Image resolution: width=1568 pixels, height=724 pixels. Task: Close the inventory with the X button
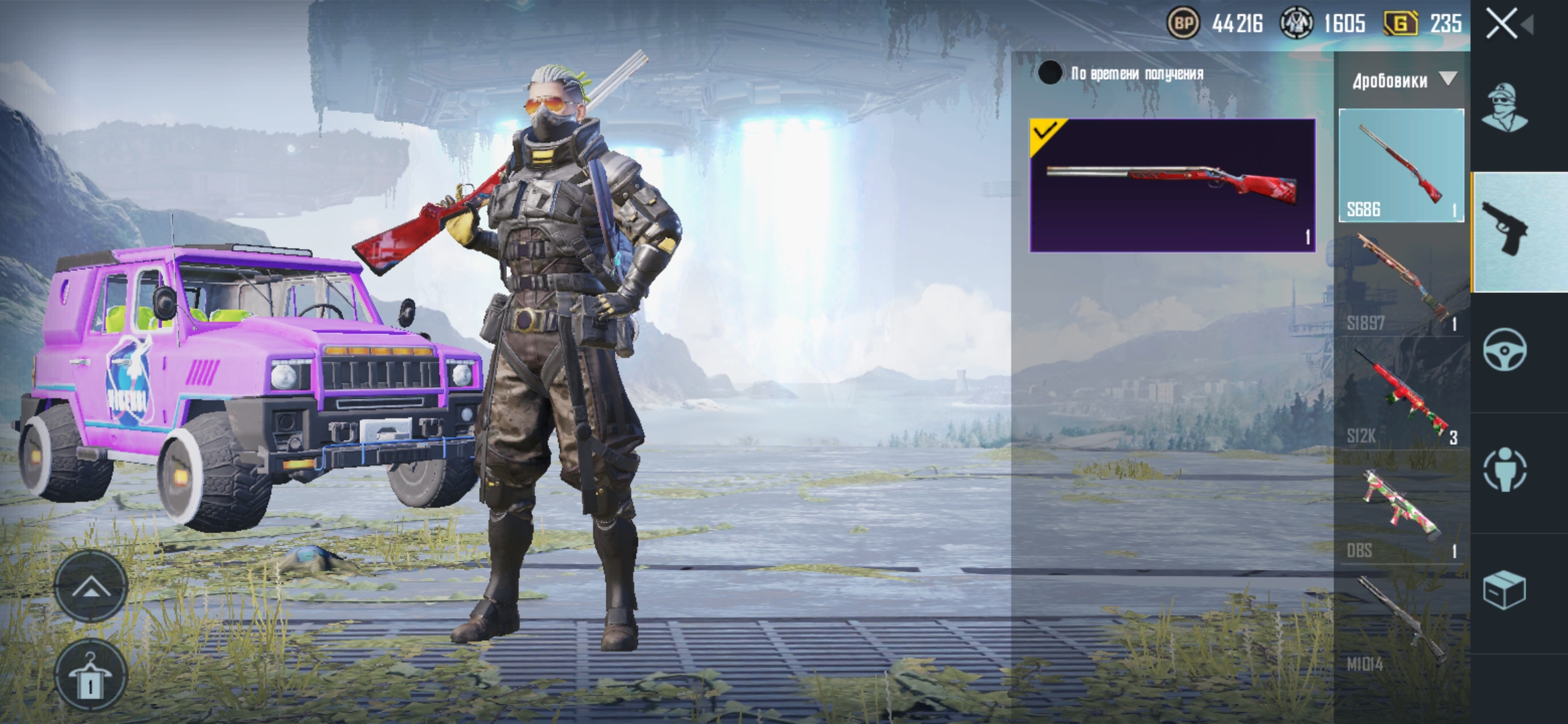pos(1502,24)
